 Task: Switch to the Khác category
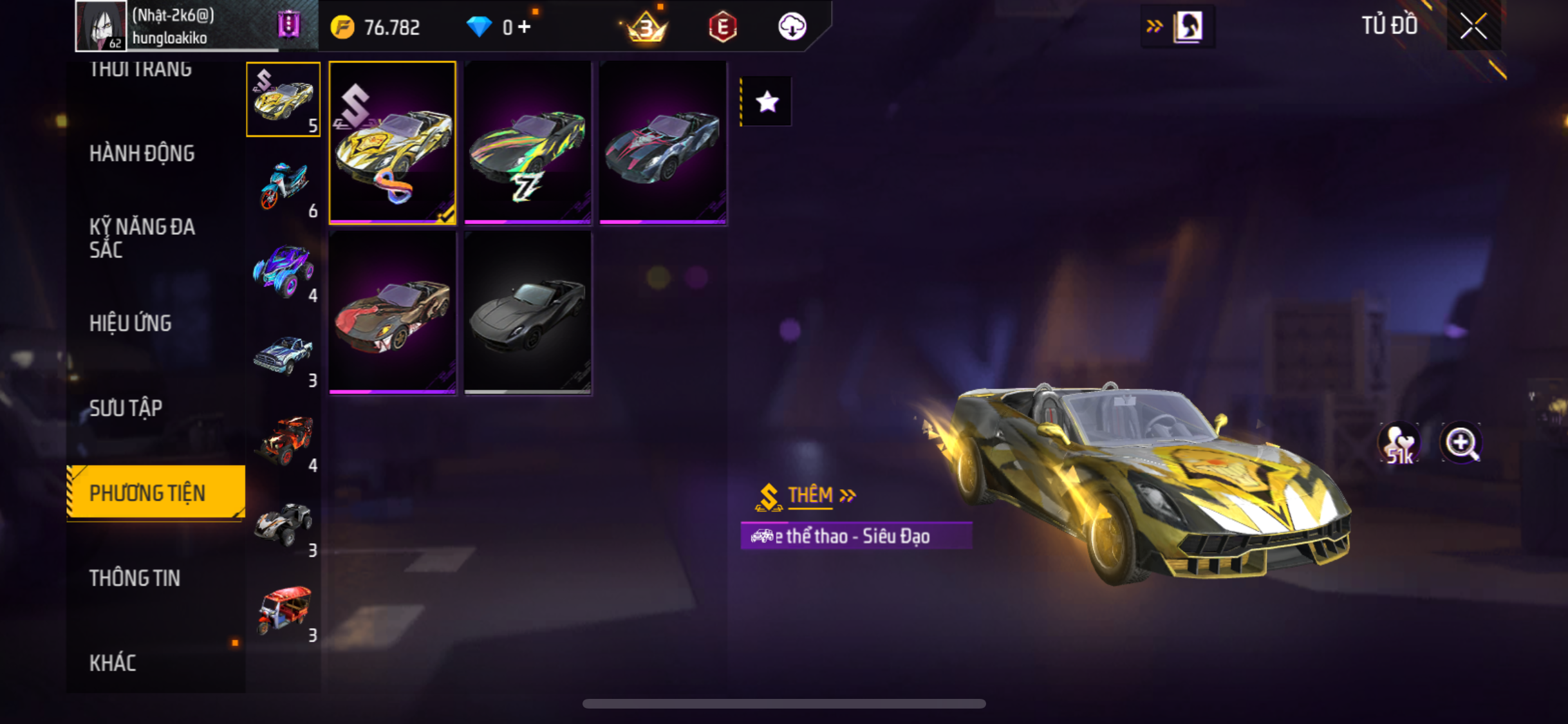[113, 663]
